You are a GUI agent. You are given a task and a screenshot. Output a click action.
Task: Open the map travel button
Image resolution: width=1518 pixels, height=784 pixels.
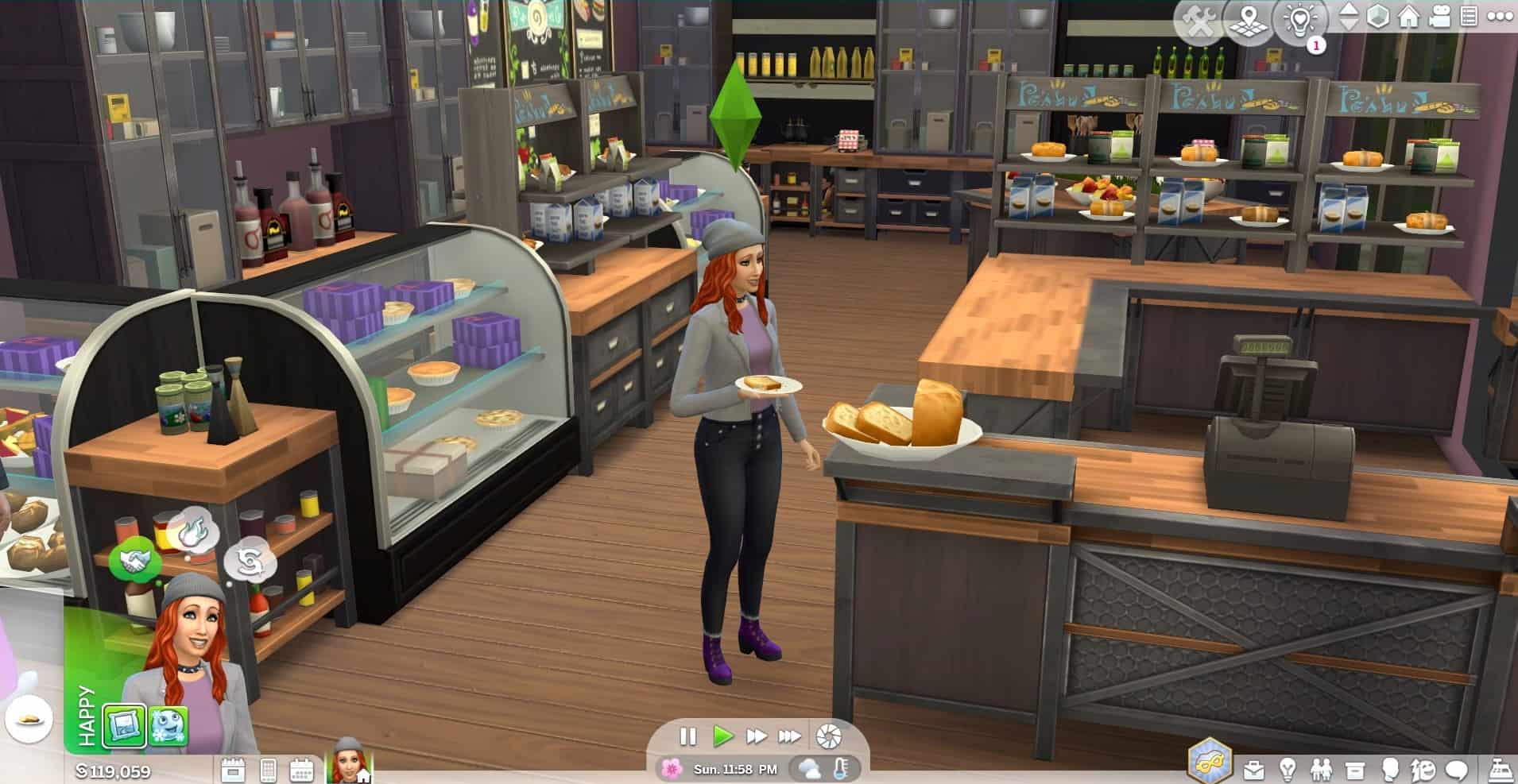1249,21
